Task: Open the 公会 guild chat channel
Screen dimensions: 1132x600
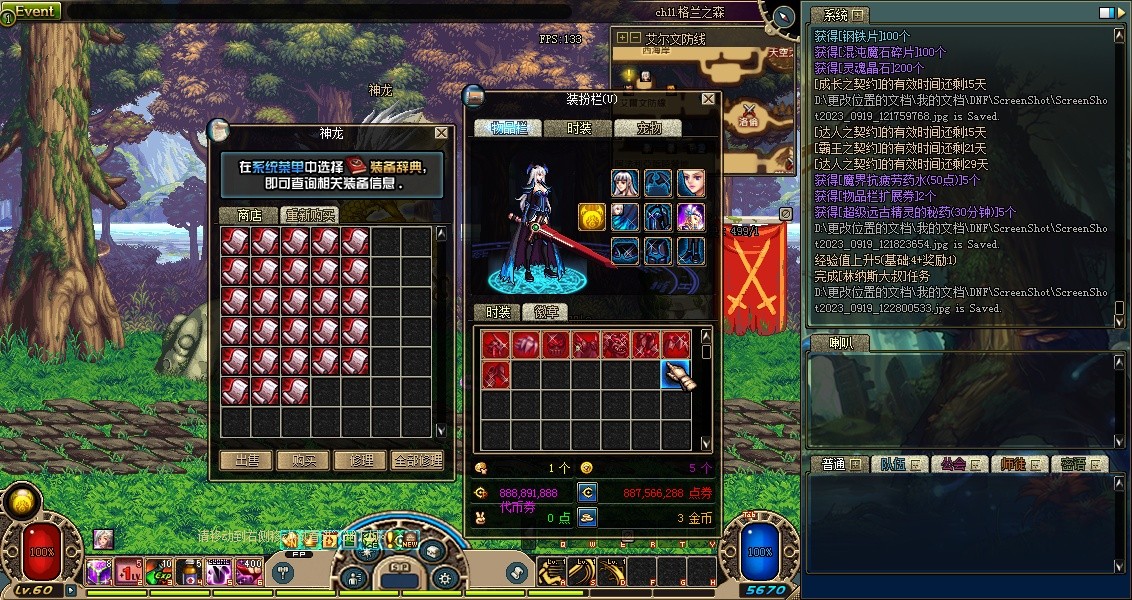Action: click(952, 464)
